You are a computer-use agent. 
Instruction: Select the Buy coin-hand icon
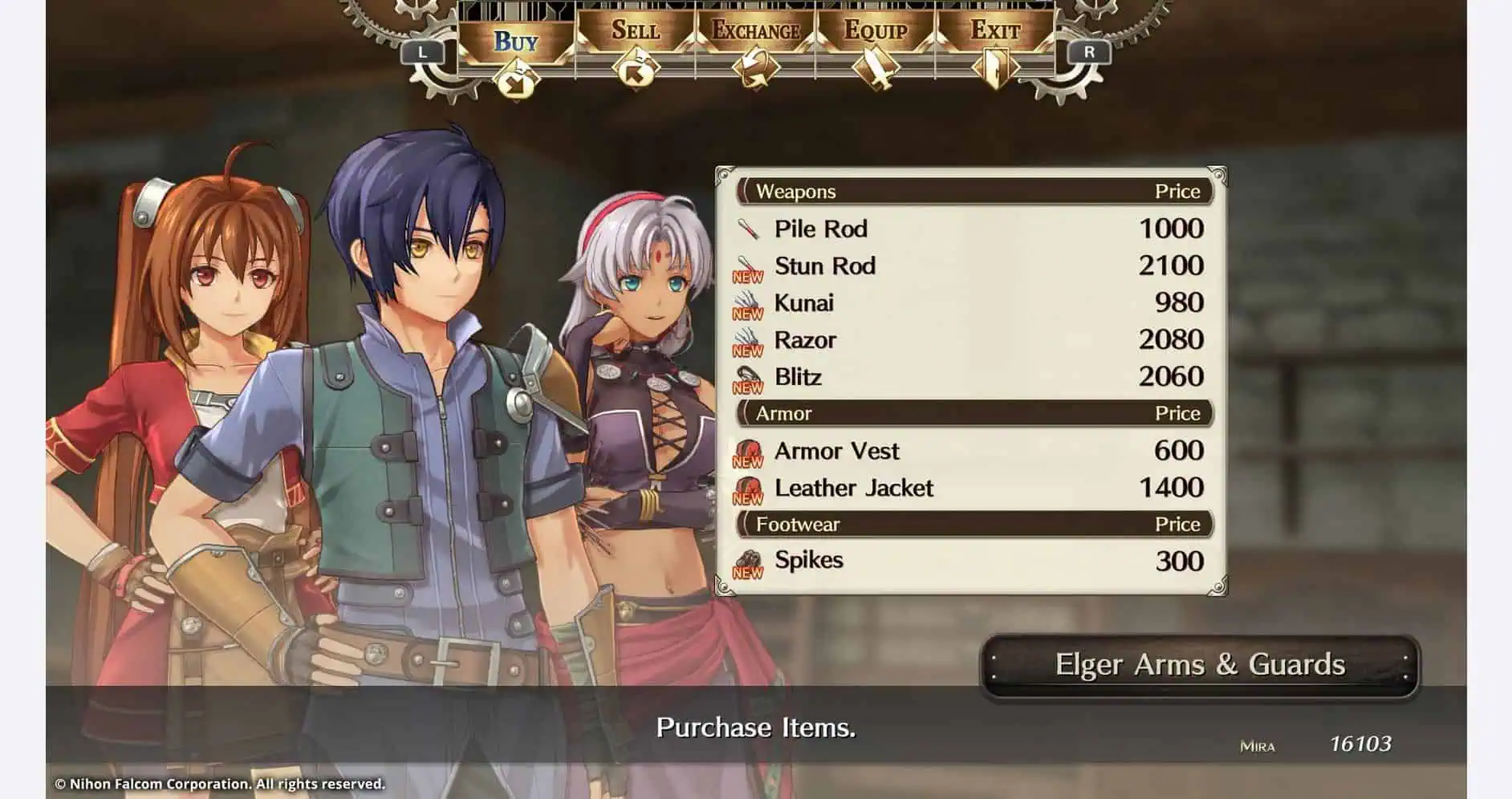tap(517, 76)
